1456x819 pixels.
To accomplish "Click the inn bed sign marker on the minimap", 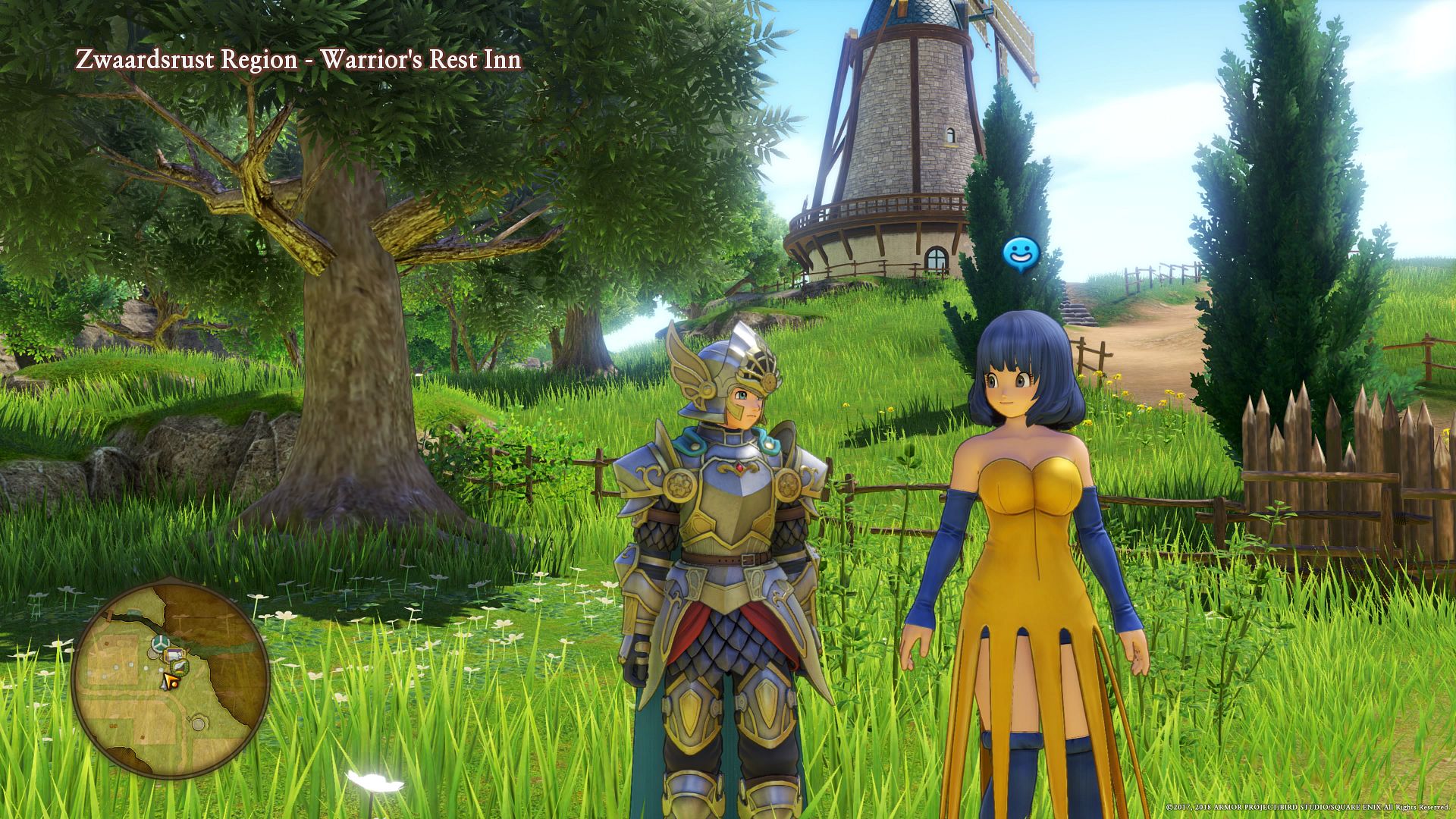I will point(175,654).
